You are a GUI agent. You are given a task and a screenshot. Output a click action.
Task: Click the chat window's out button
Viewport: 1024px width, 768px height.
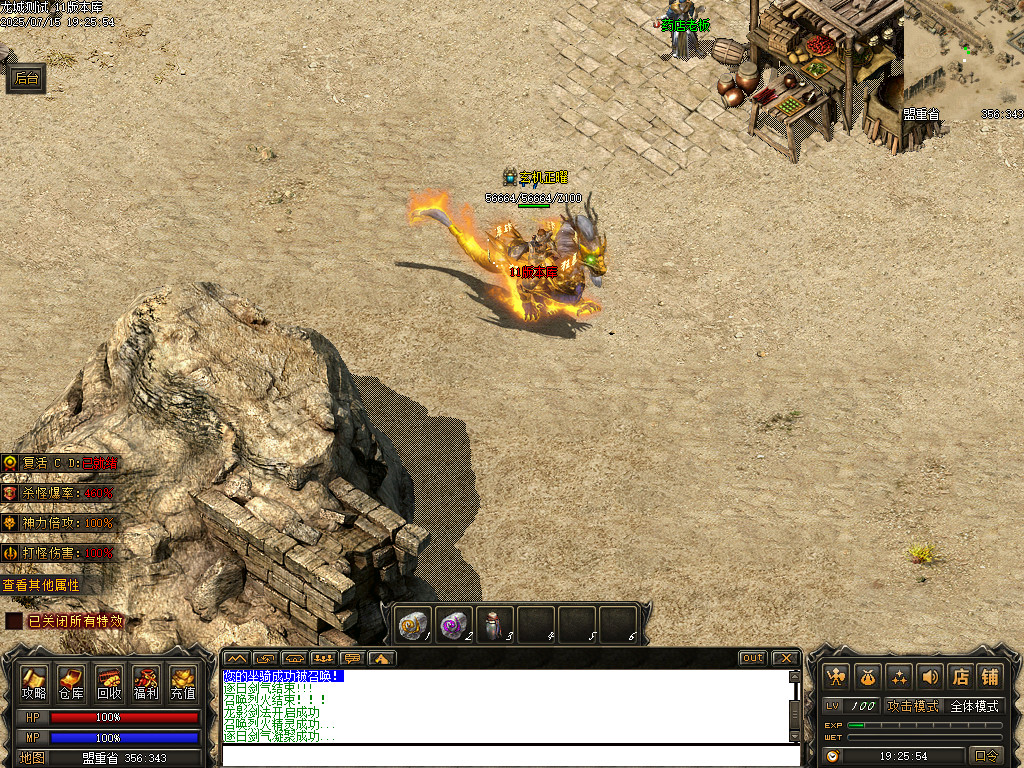point(752,658)
